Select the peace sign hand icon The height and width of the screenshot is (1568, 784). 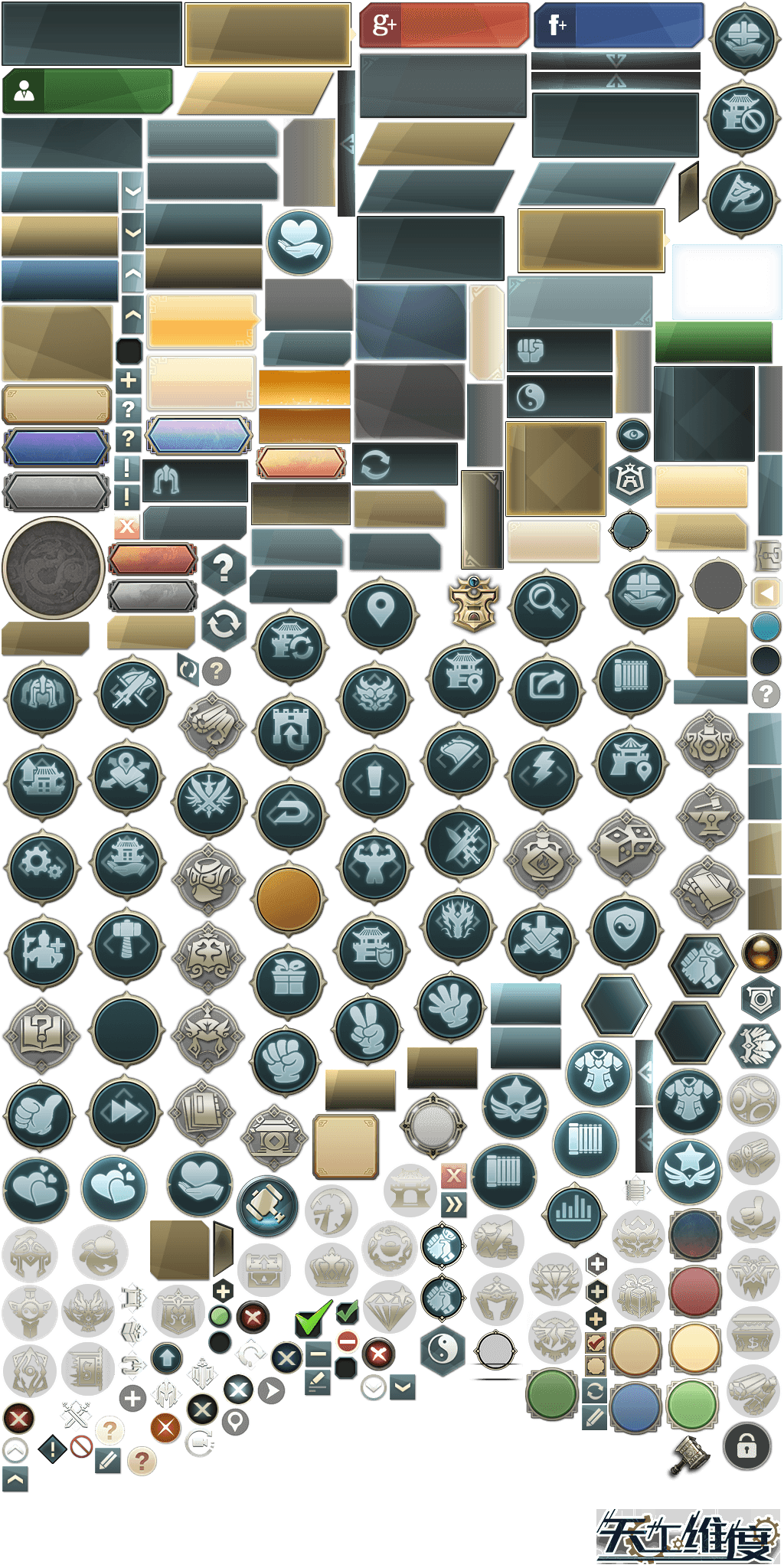pyautogui.click(x=368, y=1028)
